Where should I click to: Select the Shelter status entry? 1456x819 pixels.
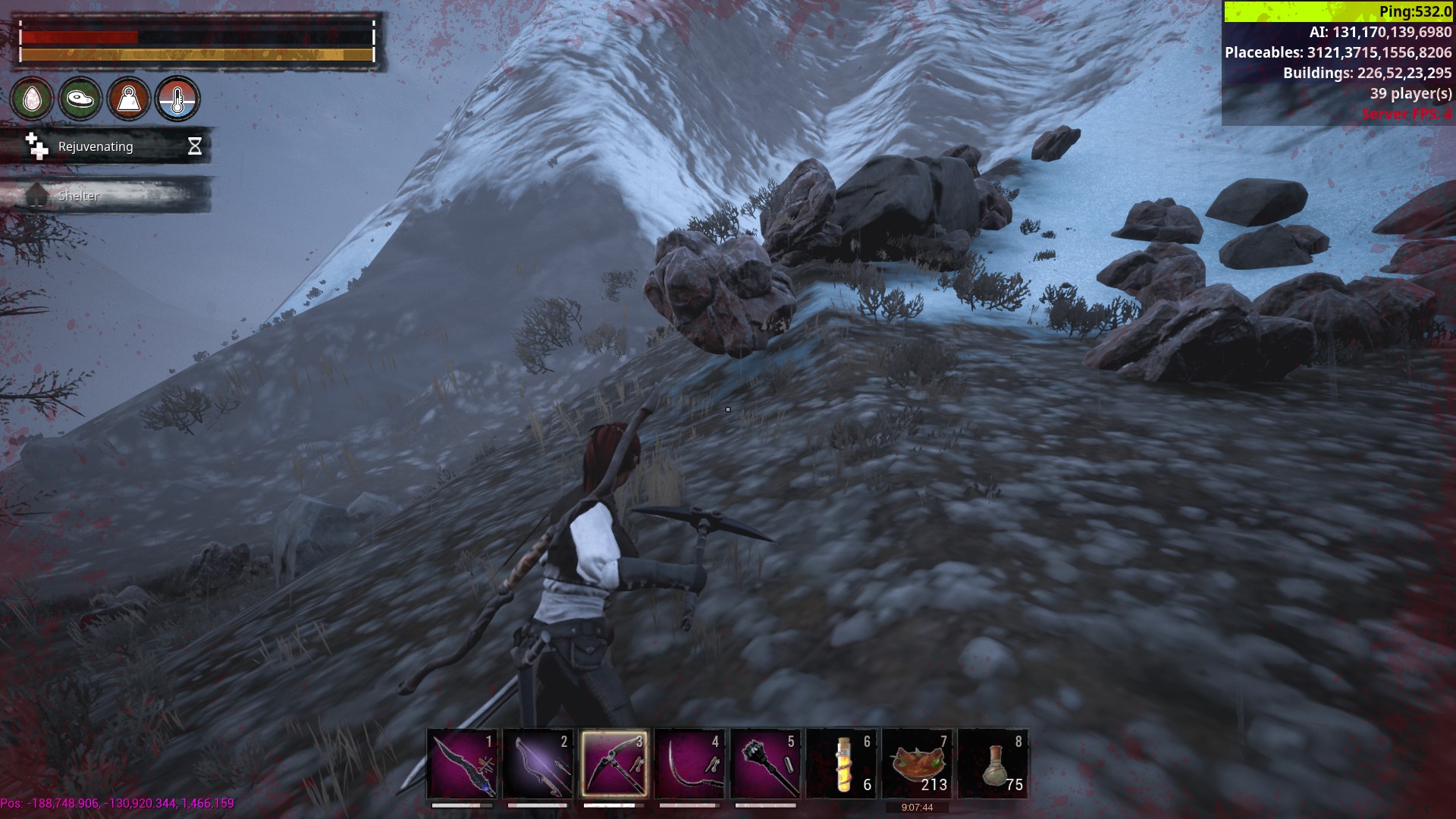click(106, 196)
